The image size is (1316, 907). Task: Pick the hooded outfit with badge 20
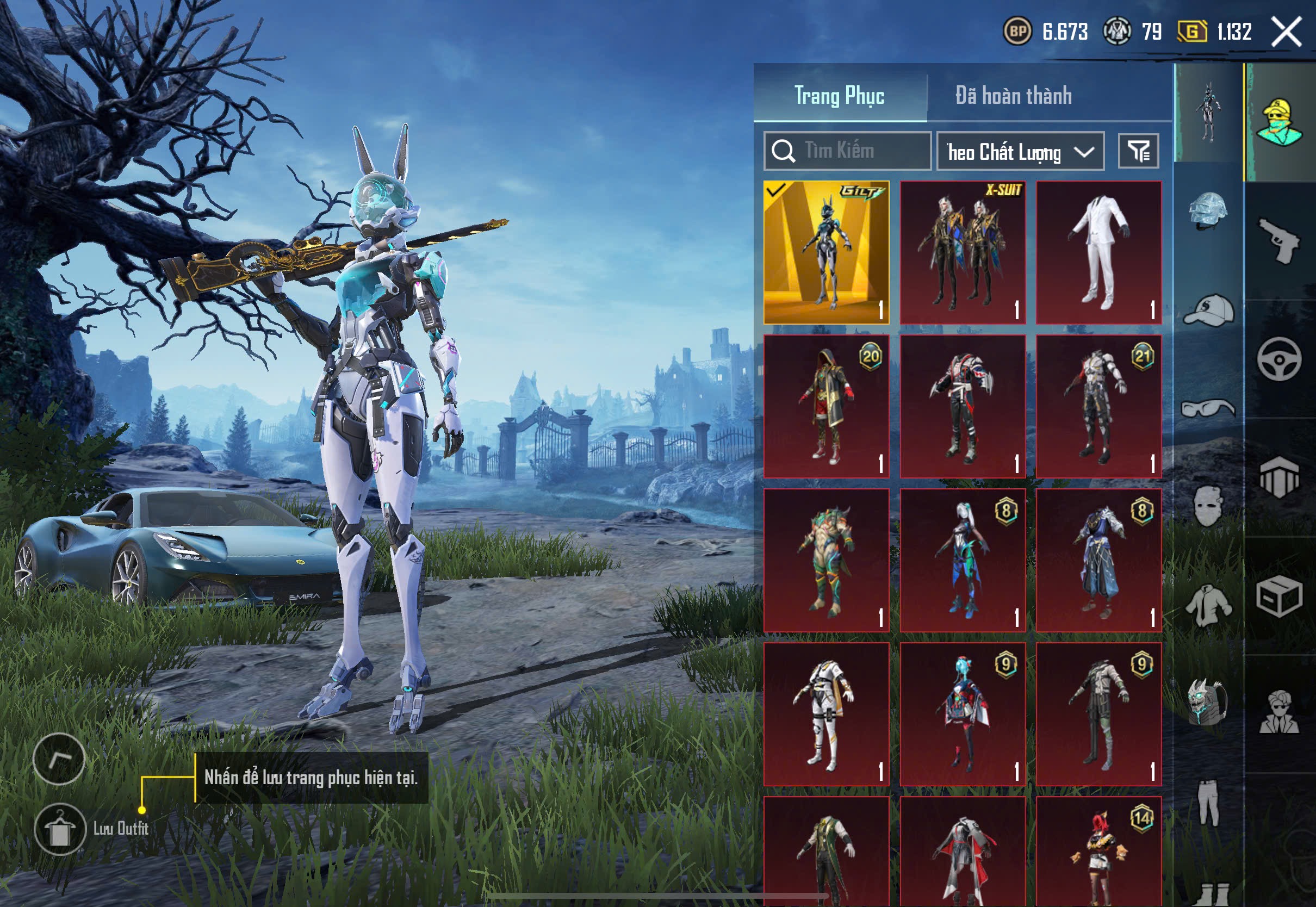tap(826, 406)
